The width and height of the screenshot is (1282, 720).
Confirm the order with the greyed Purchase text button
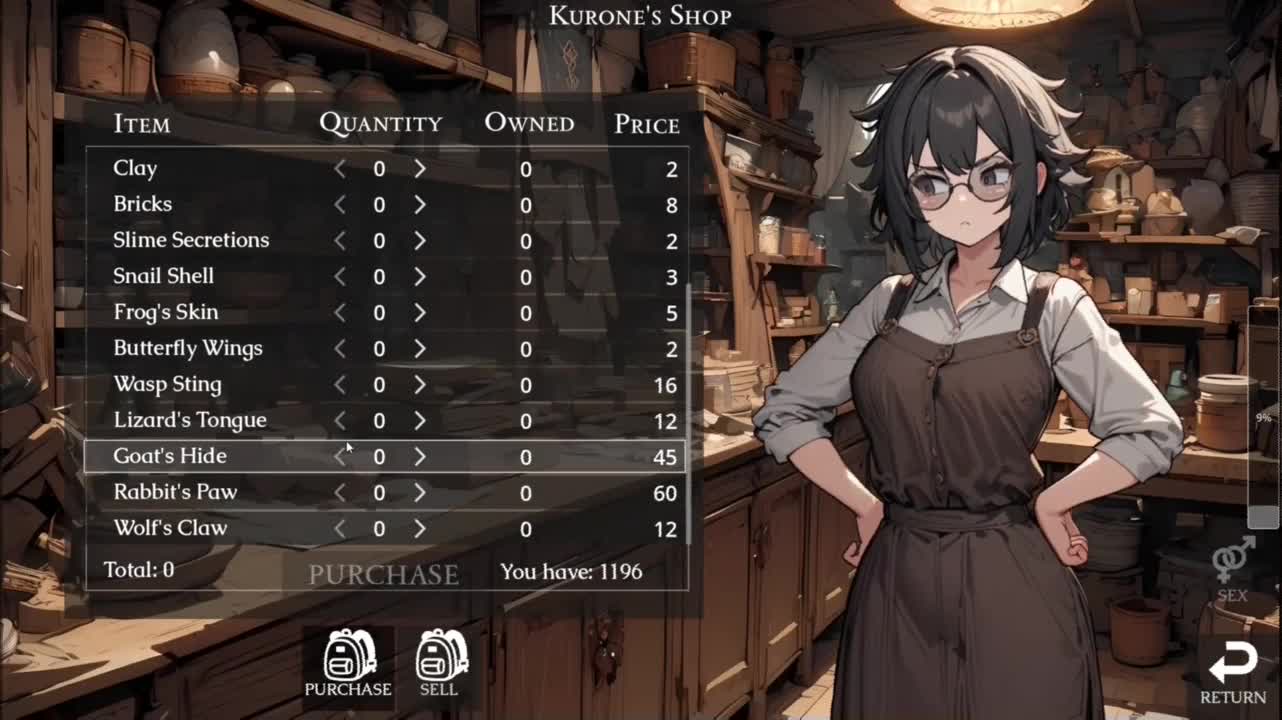[x=383, y=574]
